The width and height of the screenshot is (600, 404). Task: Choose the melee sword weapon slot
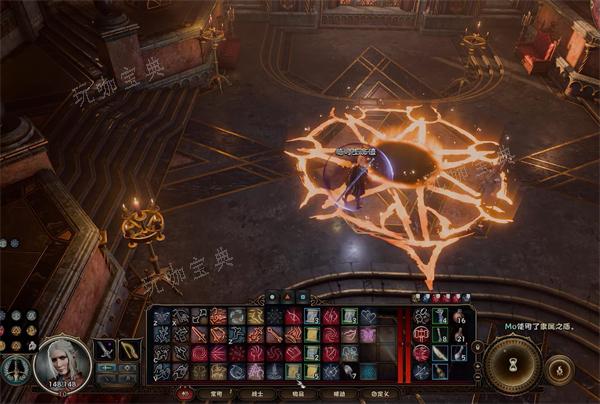pyautogui.click(x=105, y=350)
